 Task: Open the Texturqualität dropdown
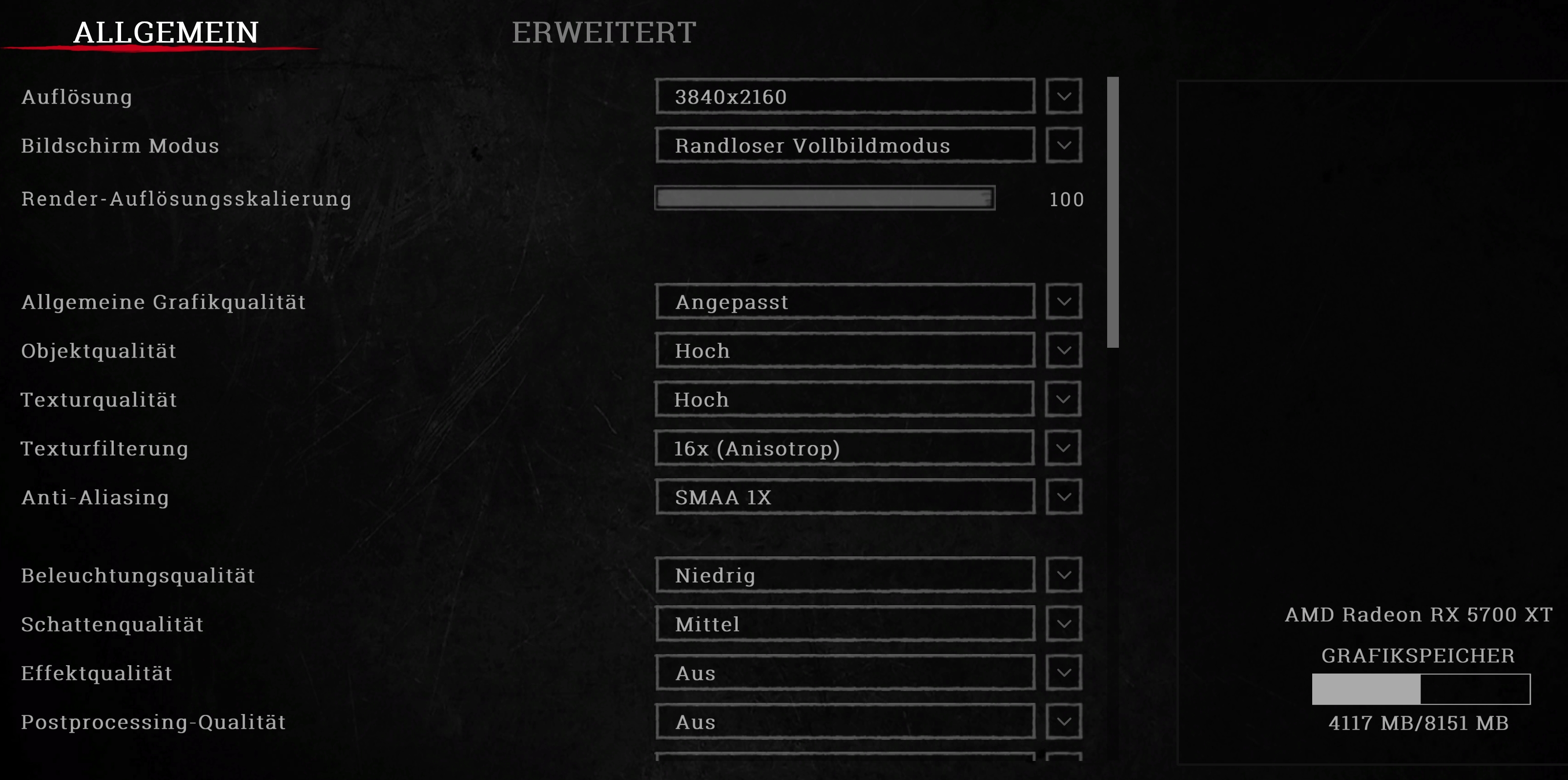point(845,400)
